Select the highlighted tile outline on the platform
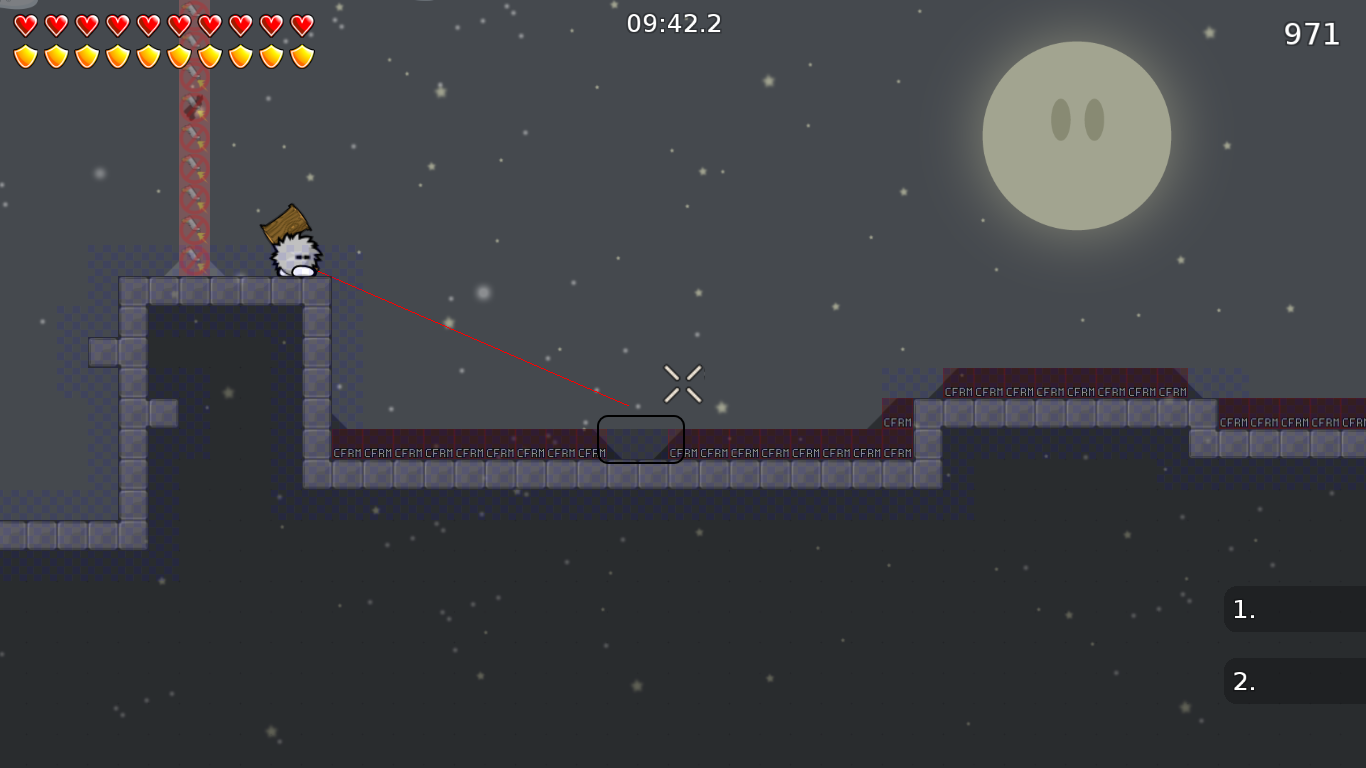Image resolution: width=1366 pixels, height=768 pixels. point(641,439)
